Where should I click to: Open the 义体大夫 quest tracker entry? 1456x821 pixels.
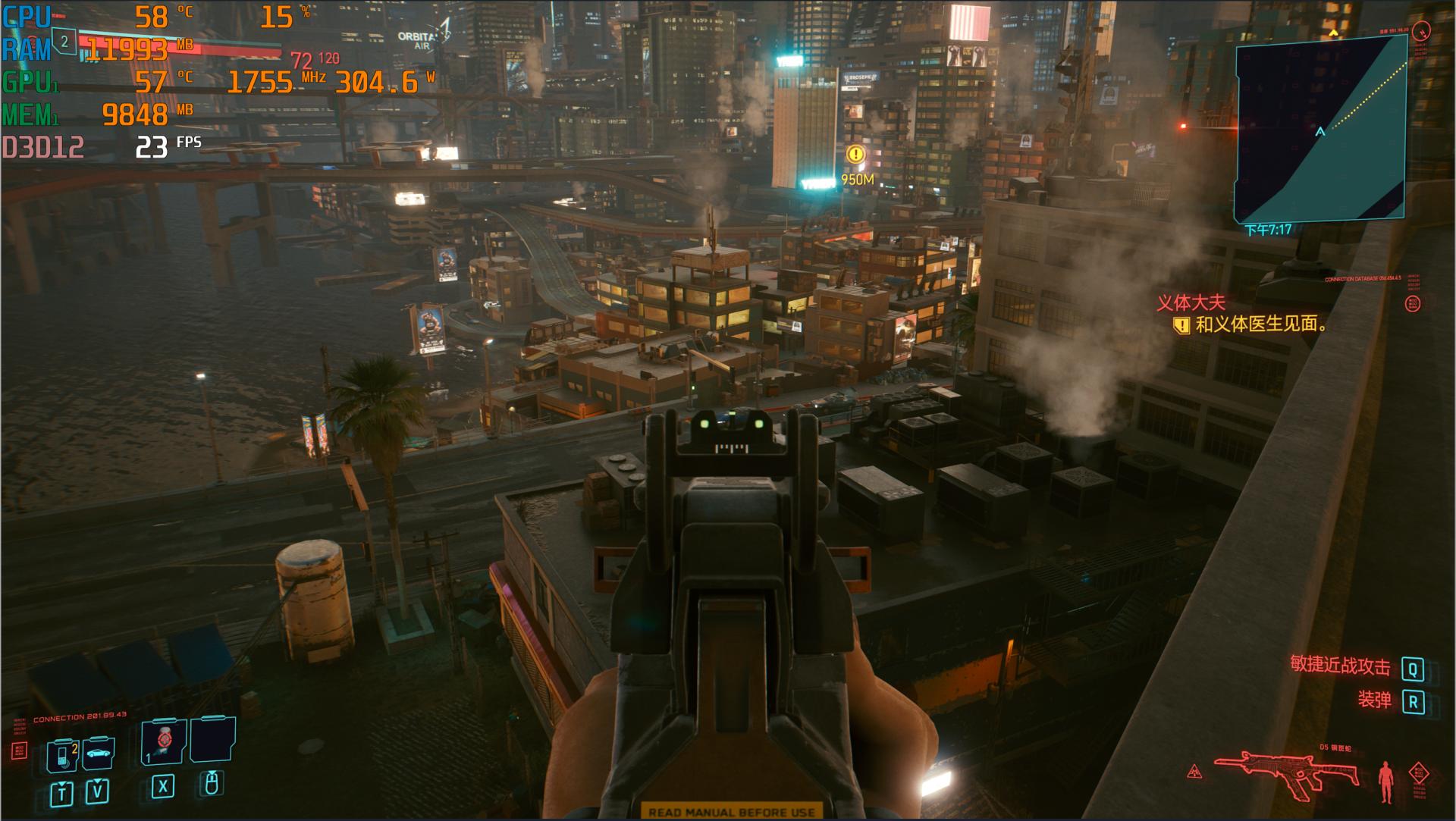pyautogui.click(x=1190, y=303)
